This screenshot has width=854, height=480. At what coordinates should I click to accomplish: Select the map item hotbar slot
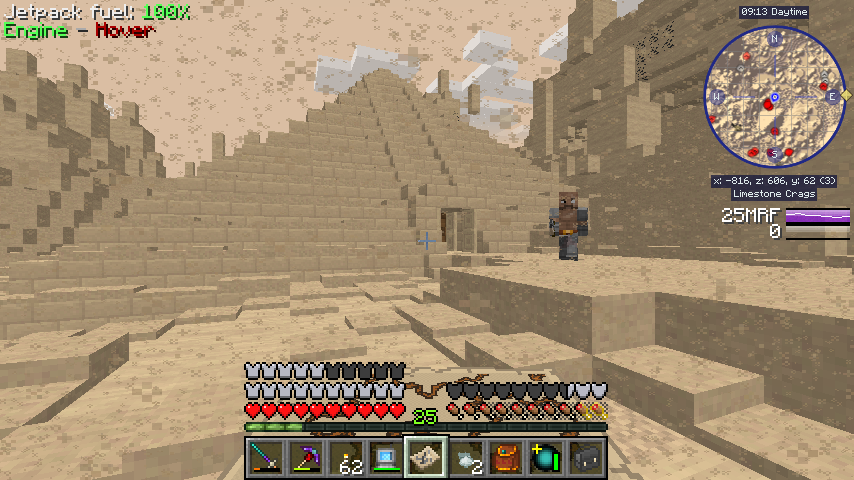pos(425,457)
